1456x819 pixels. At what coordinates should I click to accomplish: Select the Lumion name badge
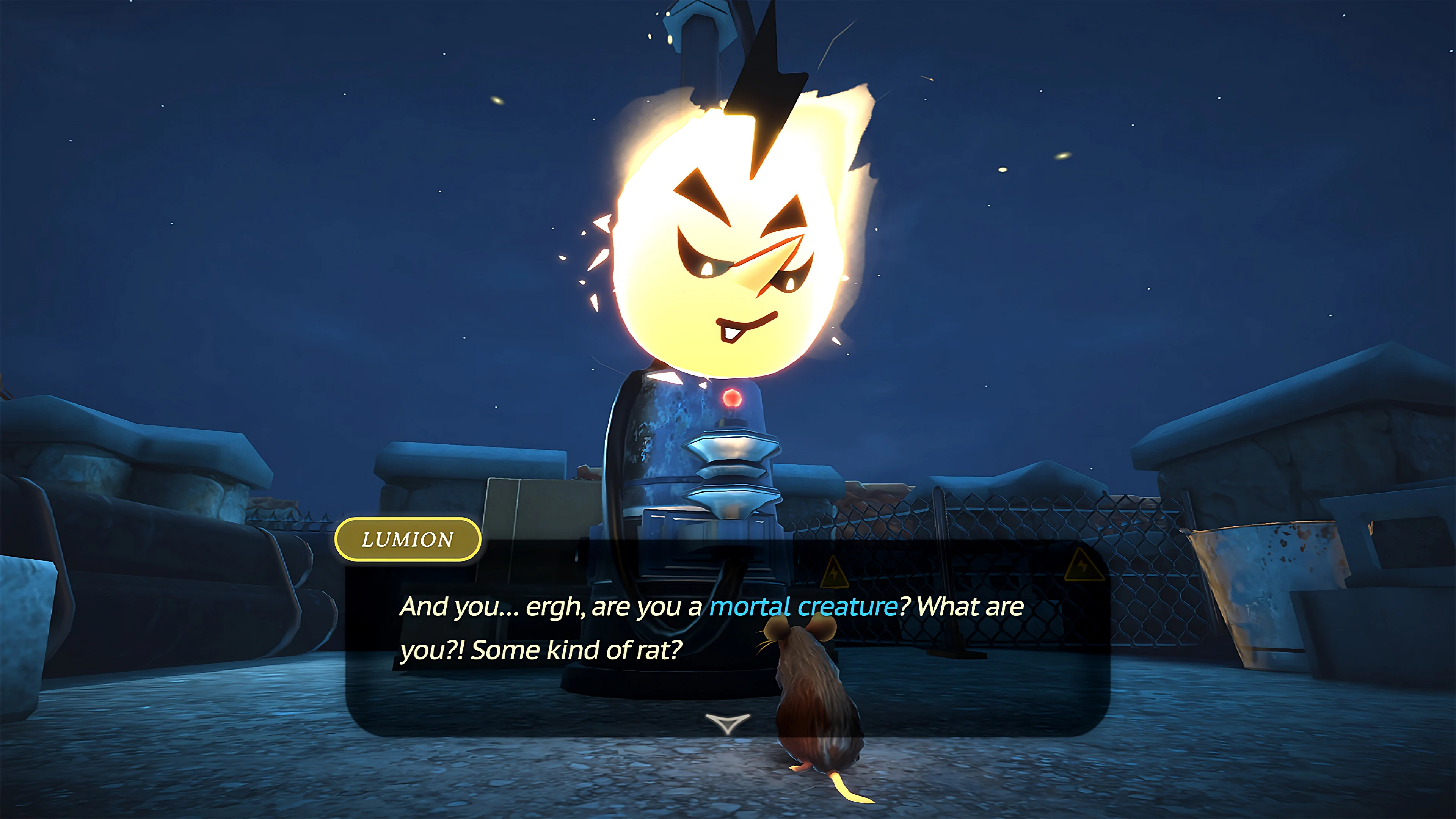pos(408,539)
